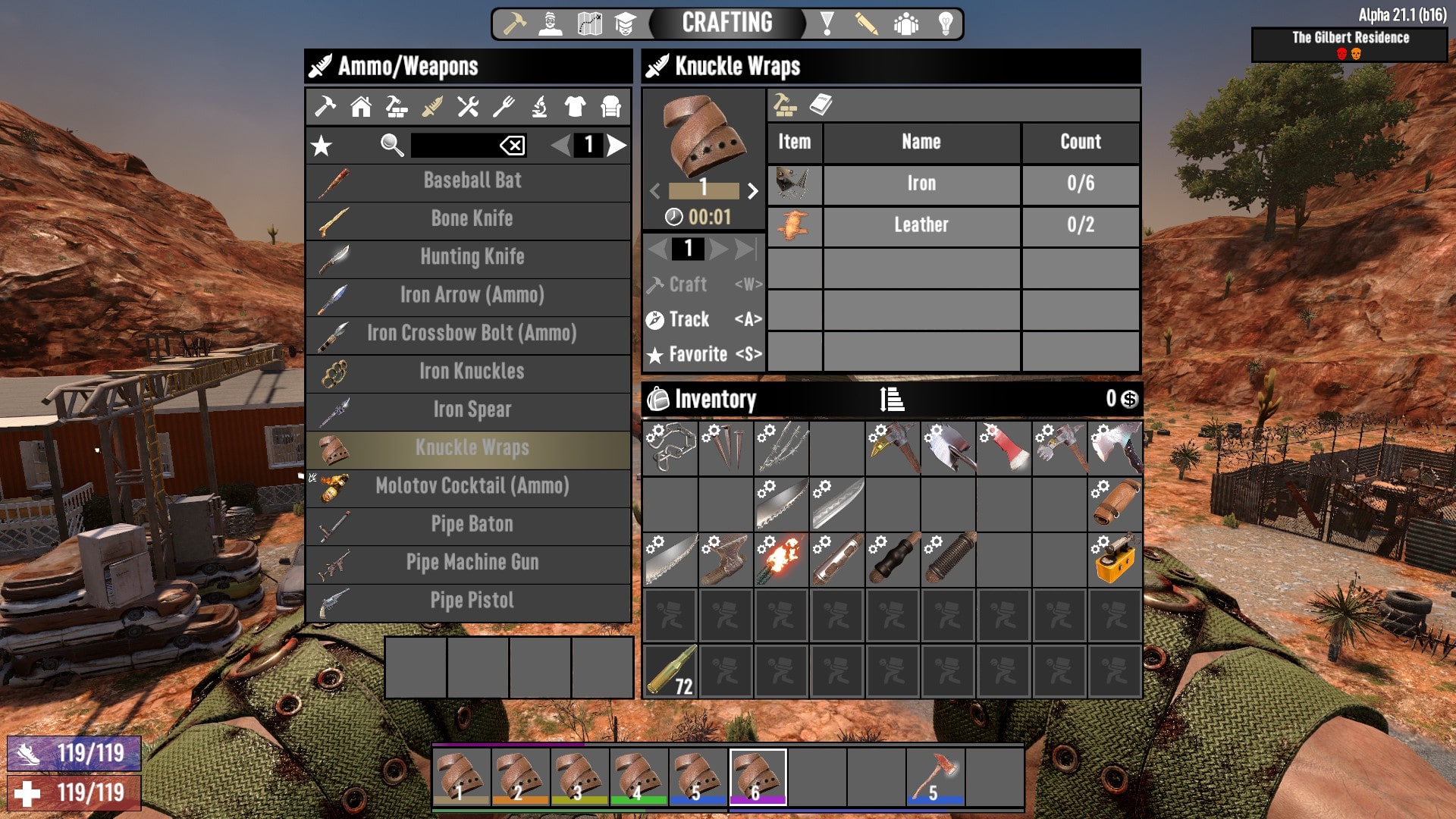Sort the inventory items
The width and height of the screenshot is (1456, 819).
(892, 399)
